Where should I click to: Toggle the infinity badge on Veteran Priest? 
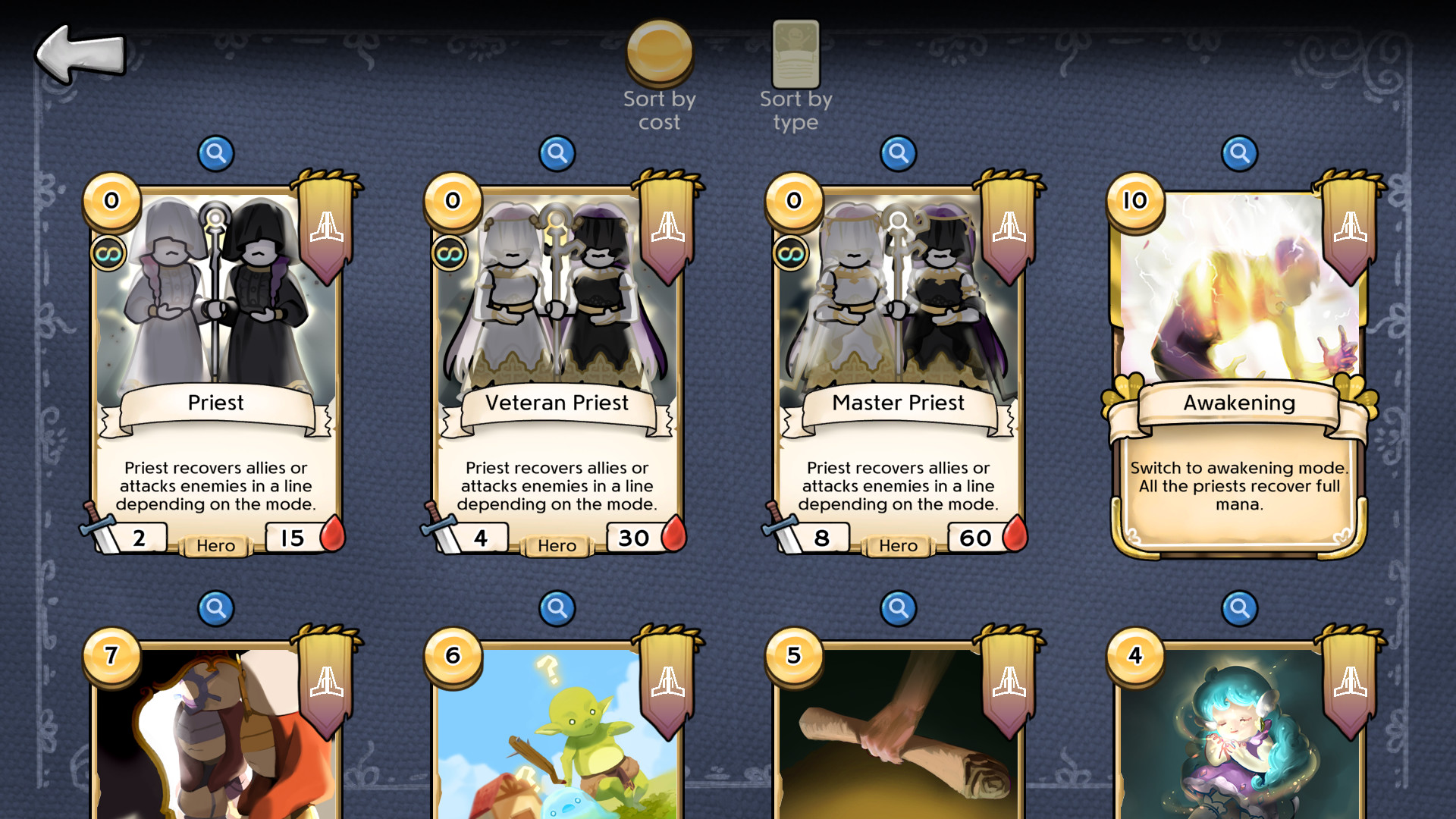point(450,253)
